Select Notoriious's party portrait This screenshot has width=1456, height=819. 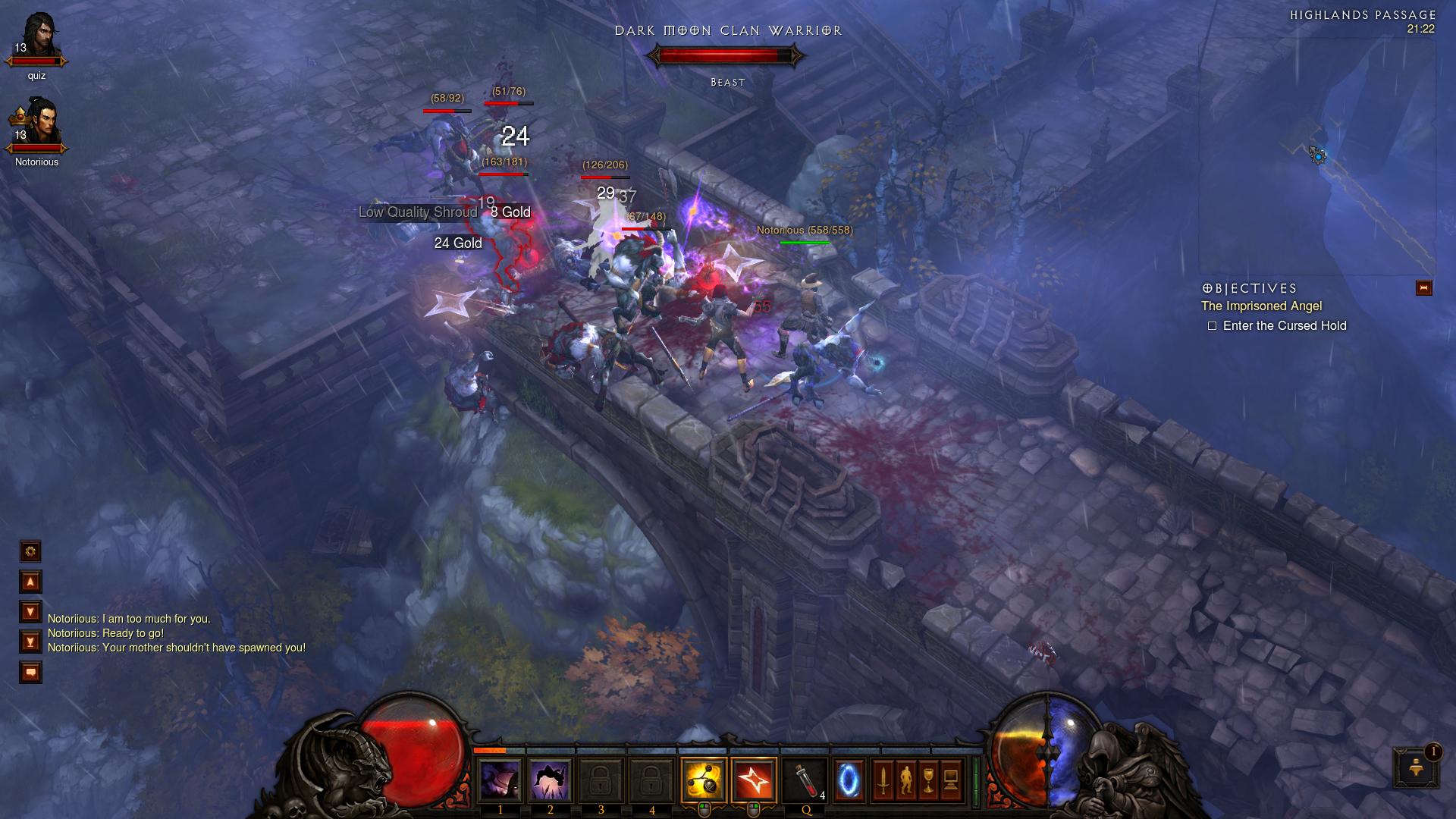(x=36, y=125)
